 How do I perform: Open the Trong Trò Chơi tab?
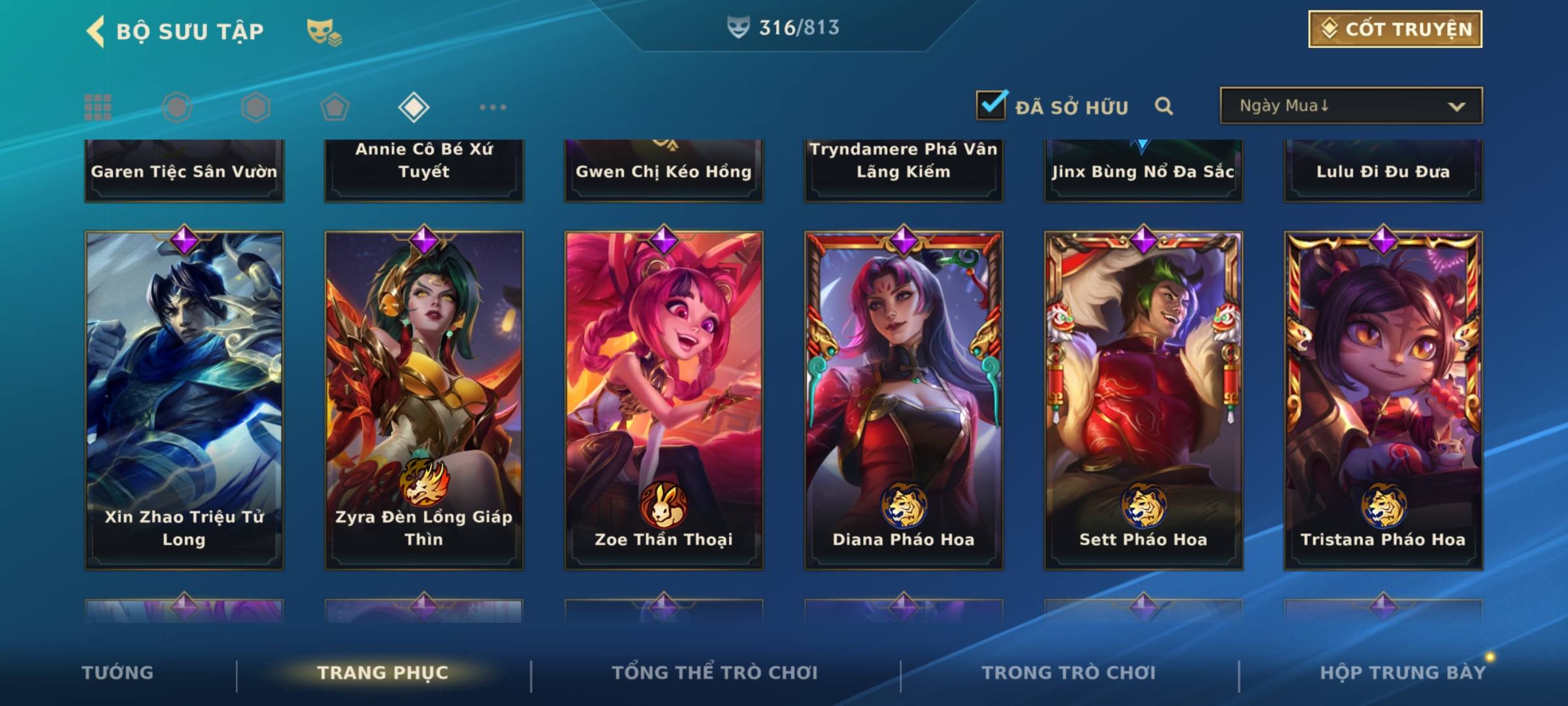point(1068,673)
